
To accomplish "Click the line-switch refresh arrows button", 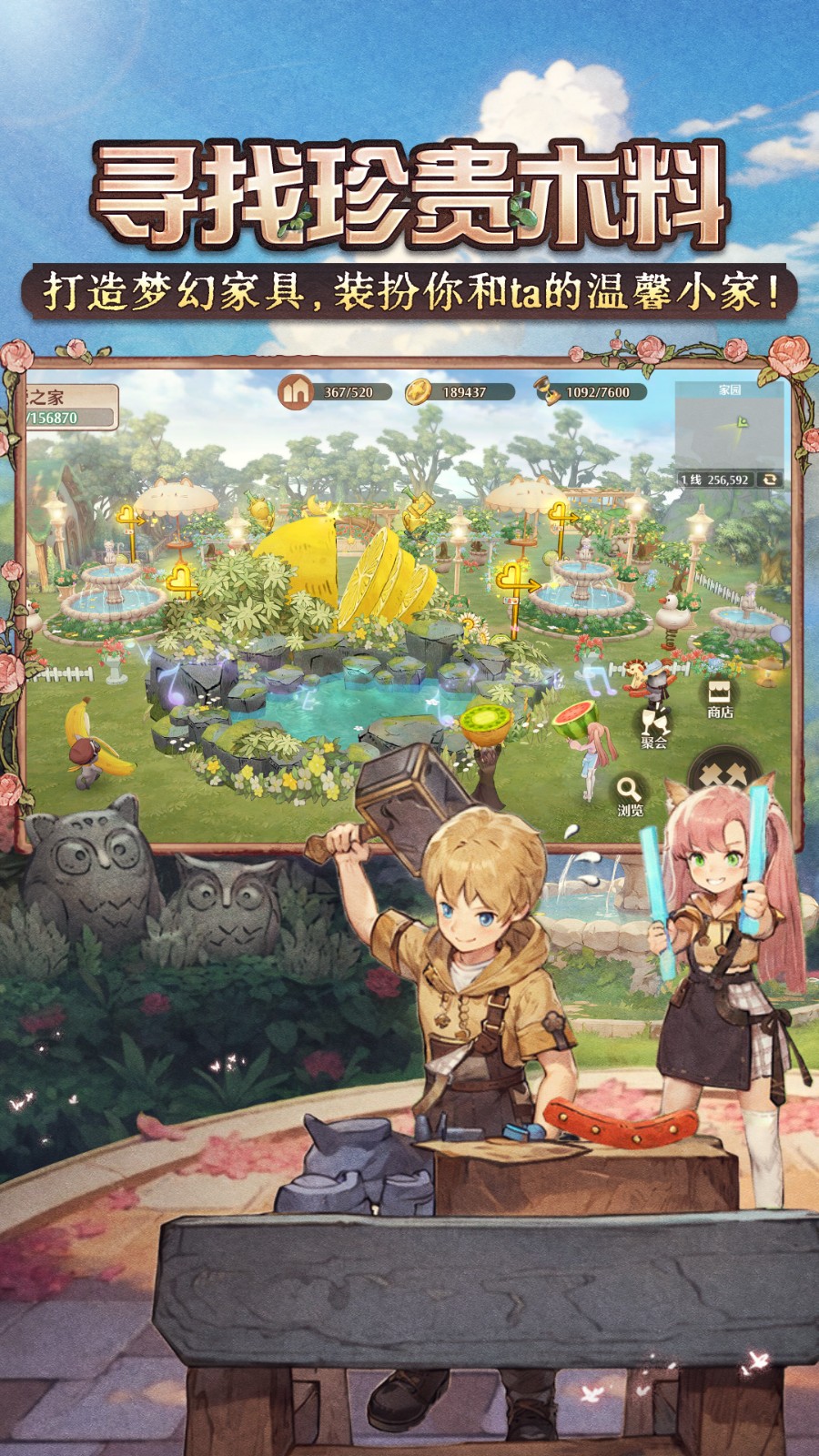I will [770, 479].
